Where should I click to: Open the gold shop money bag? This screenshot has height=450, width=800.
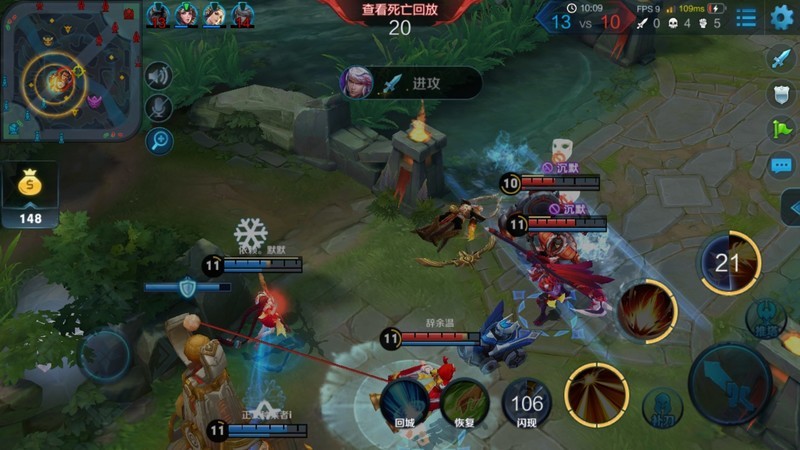[30, 185]
